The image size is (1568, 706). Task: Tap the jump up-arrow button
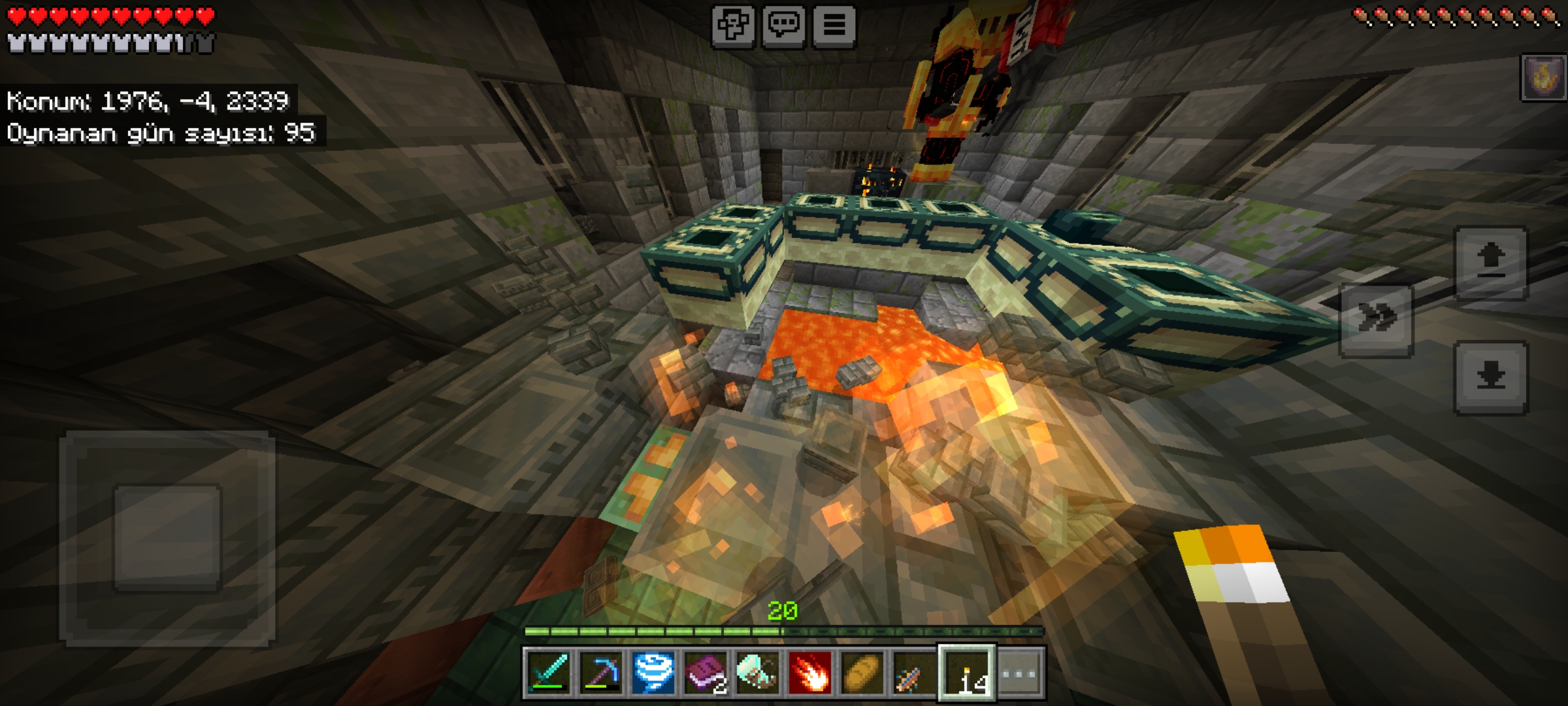pos(1491,263)
